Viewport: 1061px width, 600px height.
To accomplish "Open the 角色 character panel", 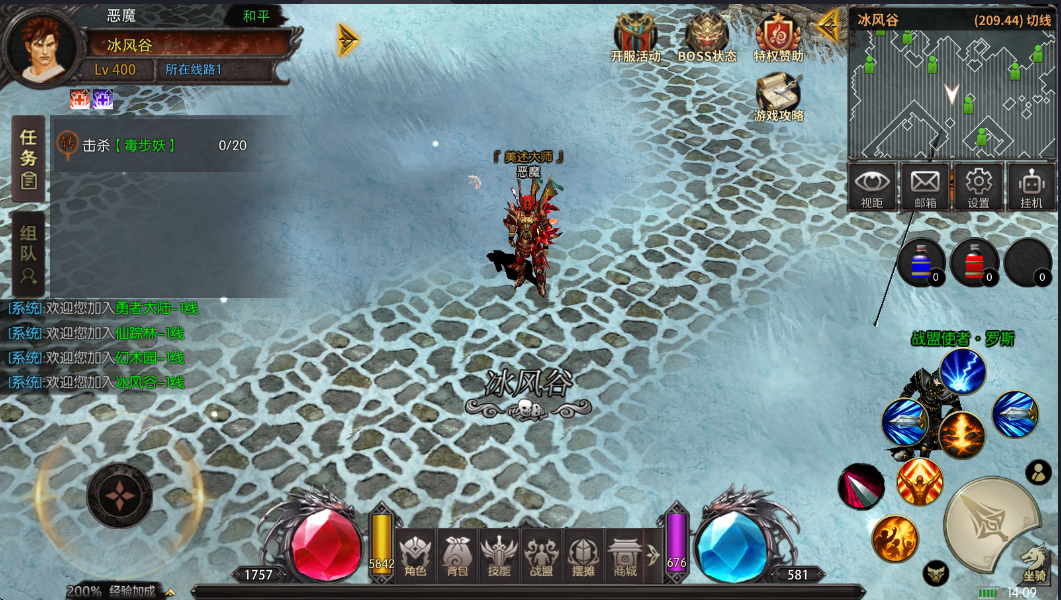I will (x=414, y=555).
